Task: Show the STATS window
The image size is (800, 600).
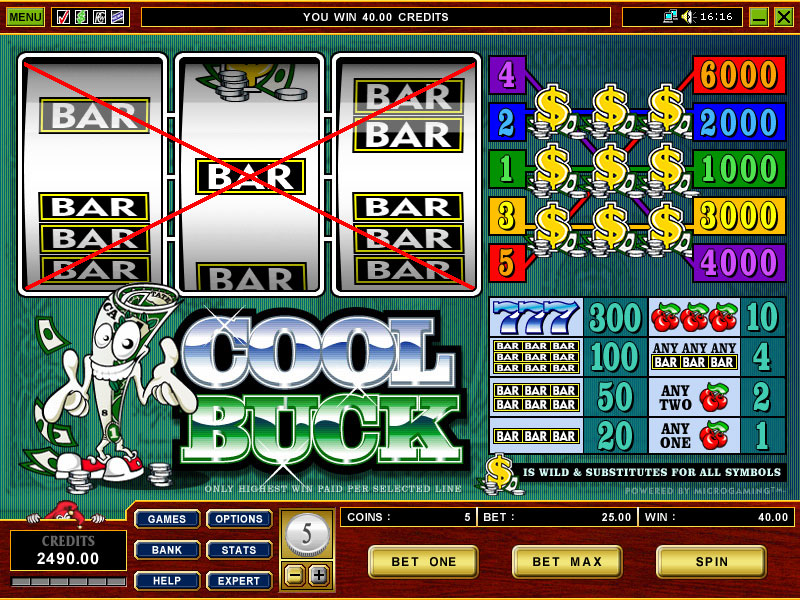Action: click(x=239, y=550)
